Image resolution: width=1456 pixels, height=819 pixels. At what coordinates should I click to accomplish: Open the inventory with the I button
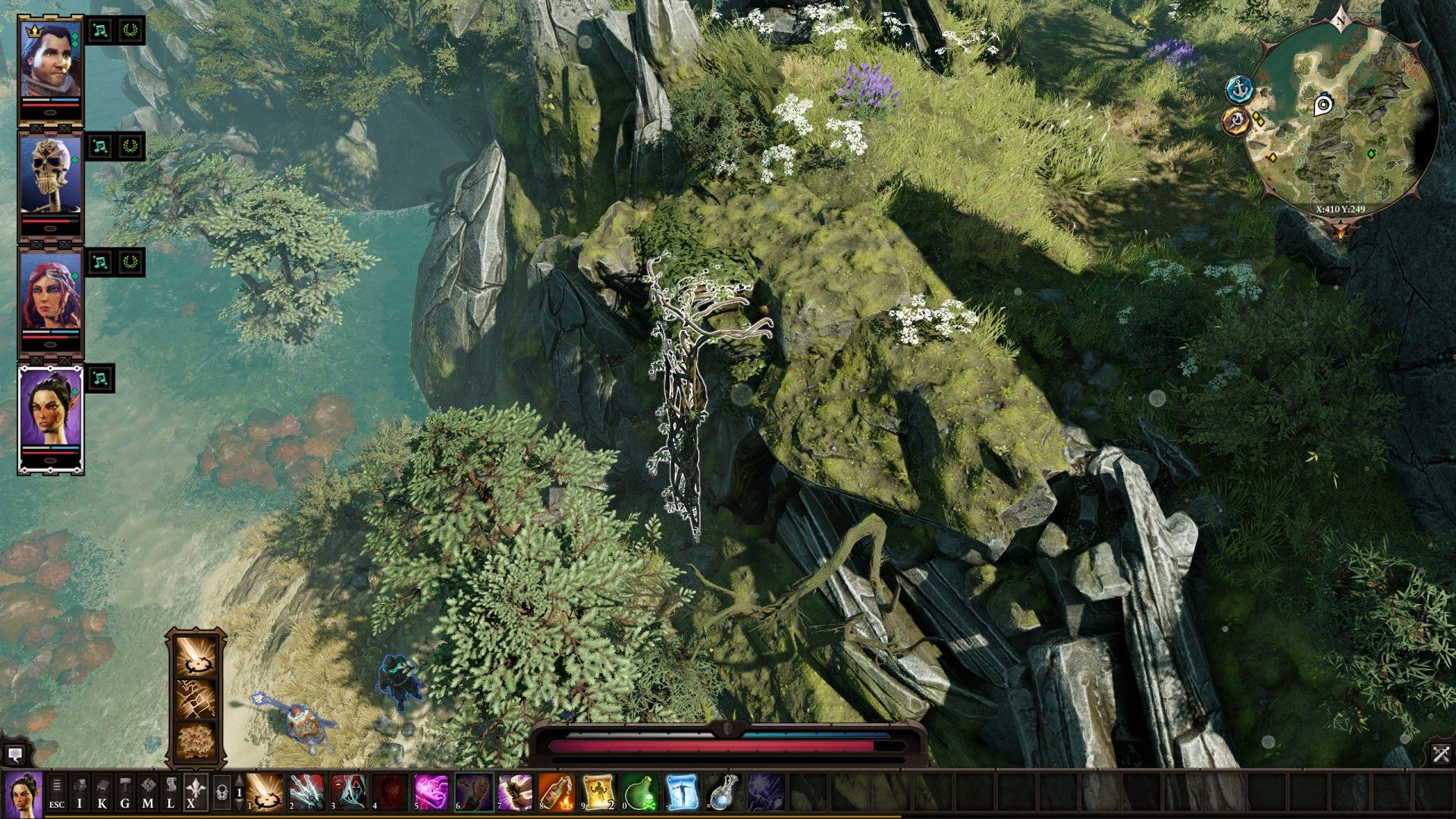tap(80, 793)
